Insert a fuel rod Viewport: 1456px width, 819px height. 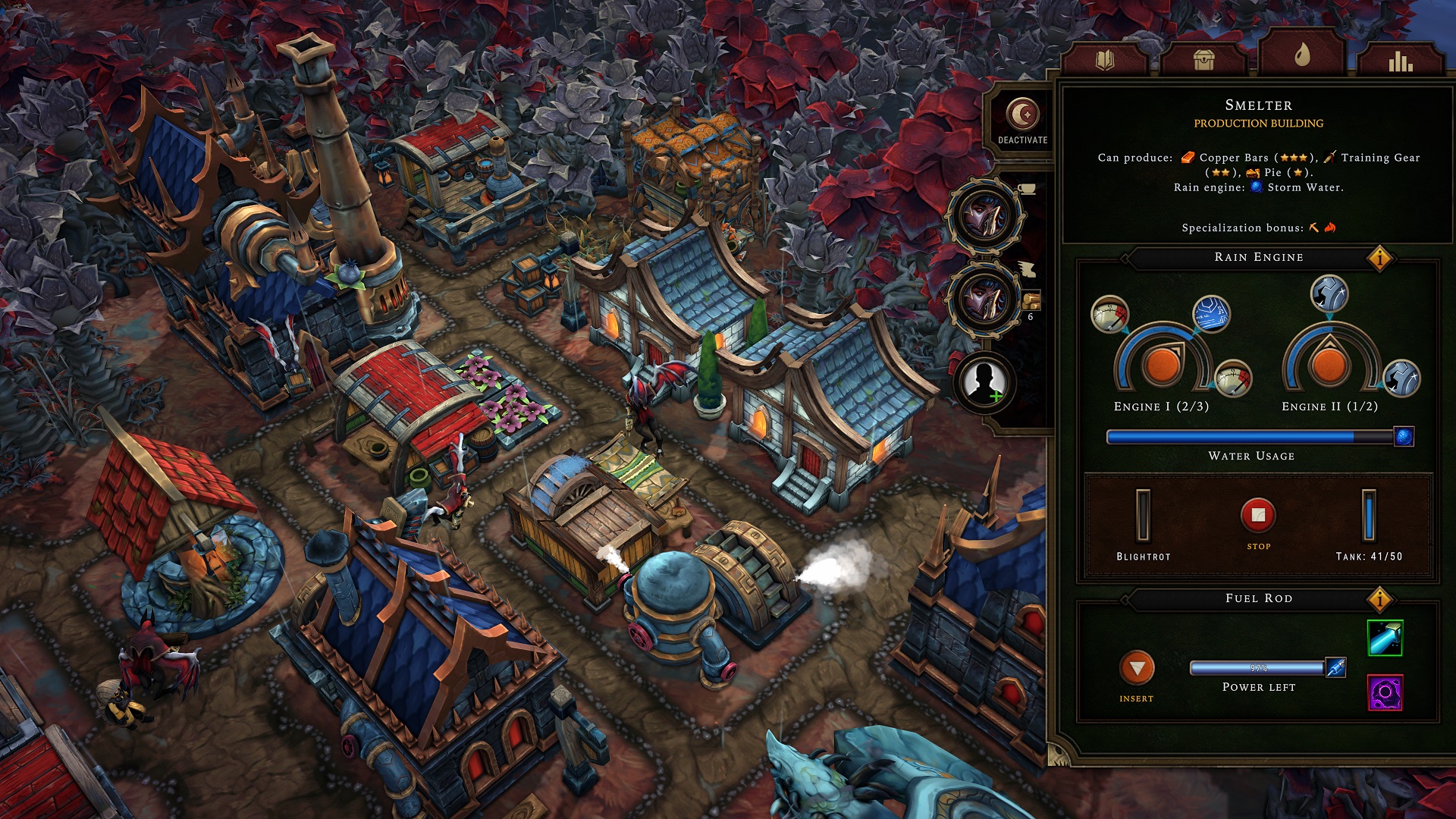click(x=1136, y=669)
